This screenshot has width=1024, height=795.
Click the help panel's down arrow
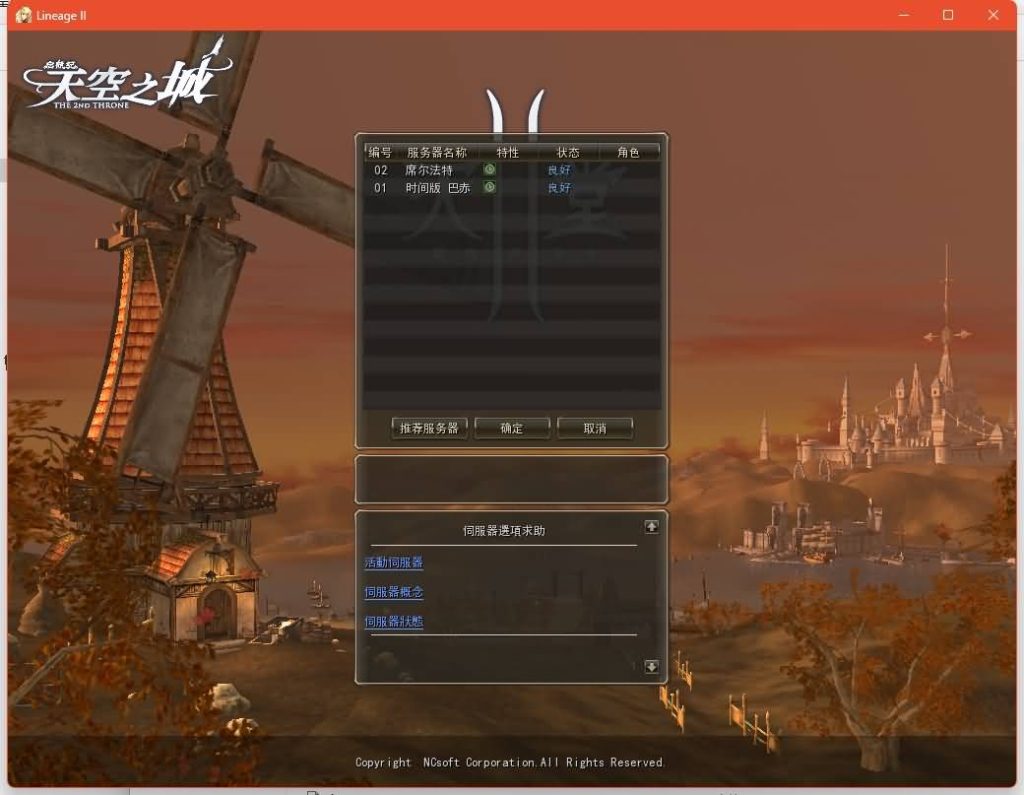[x=651, y=666]
